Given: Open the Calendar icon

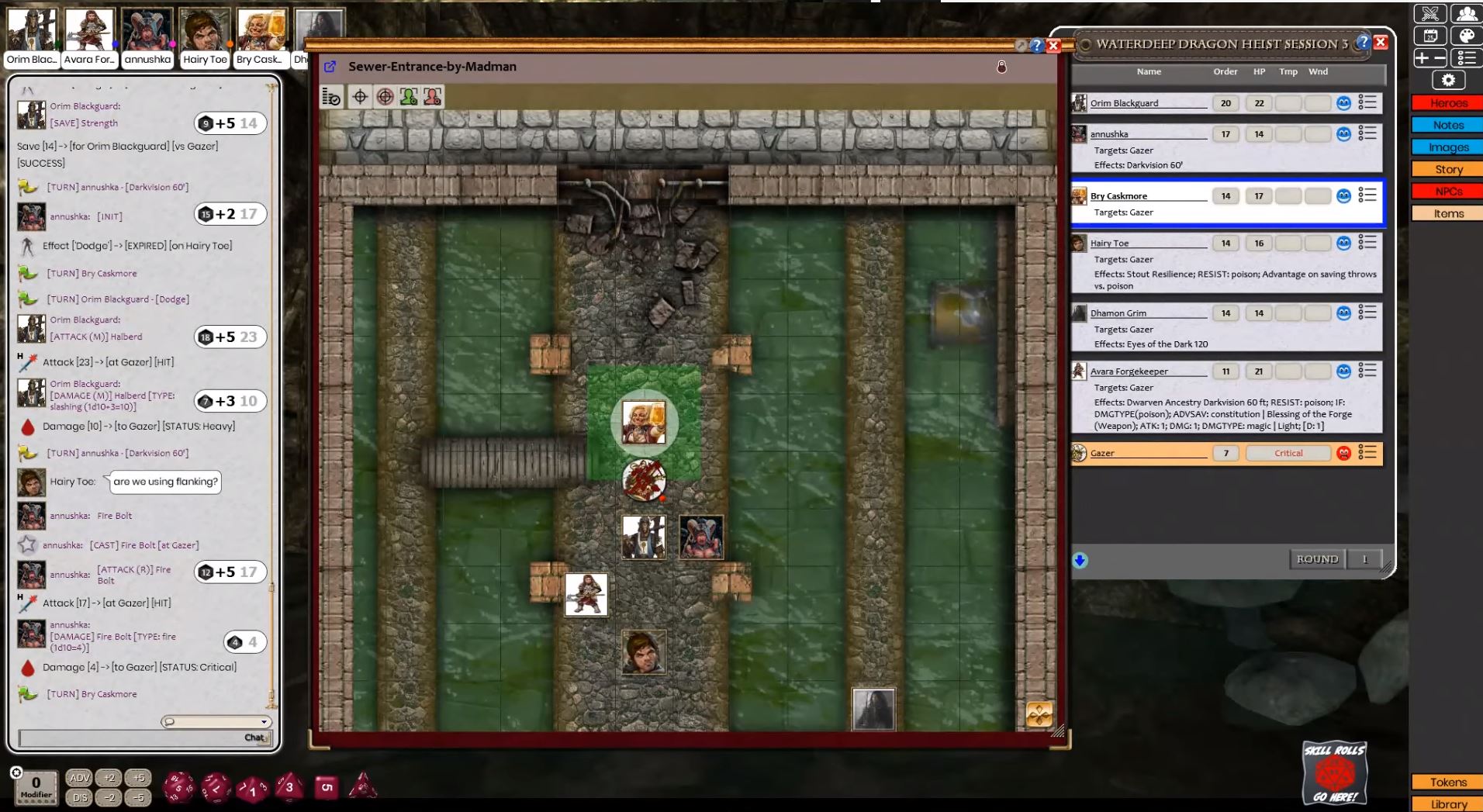Looking at the screenshot, I should [x=1431, y=36].
